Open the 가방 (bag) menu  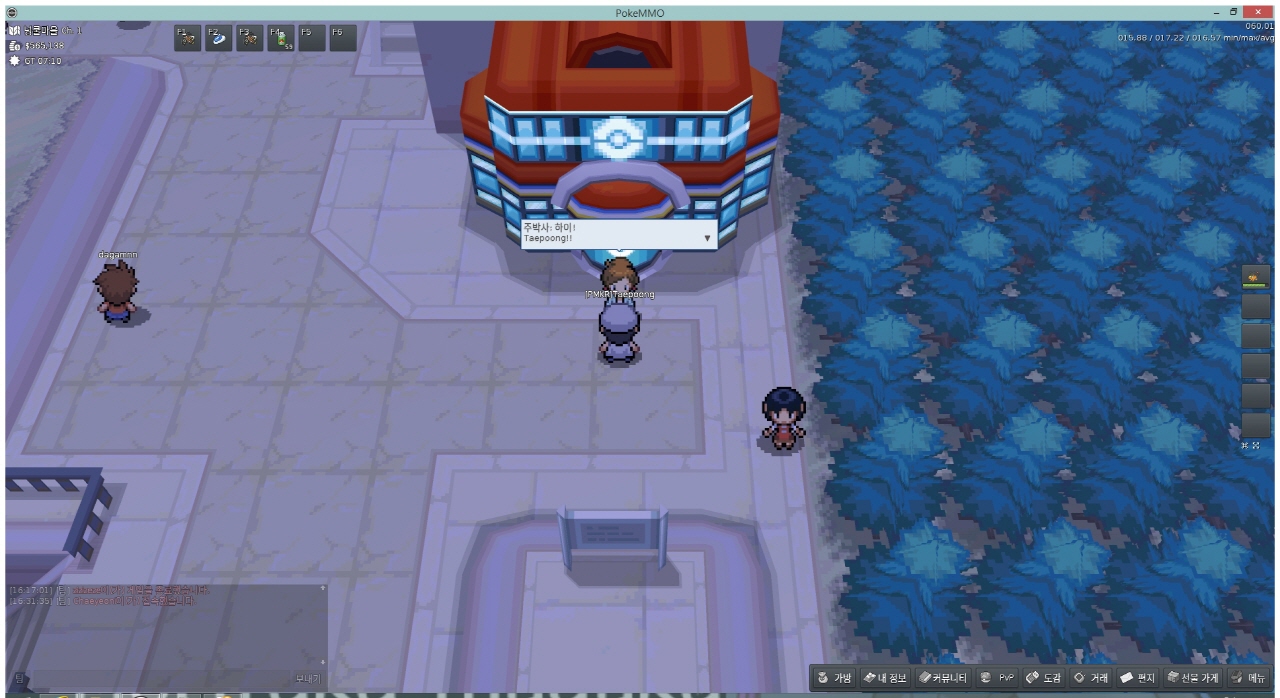(834, 678)
